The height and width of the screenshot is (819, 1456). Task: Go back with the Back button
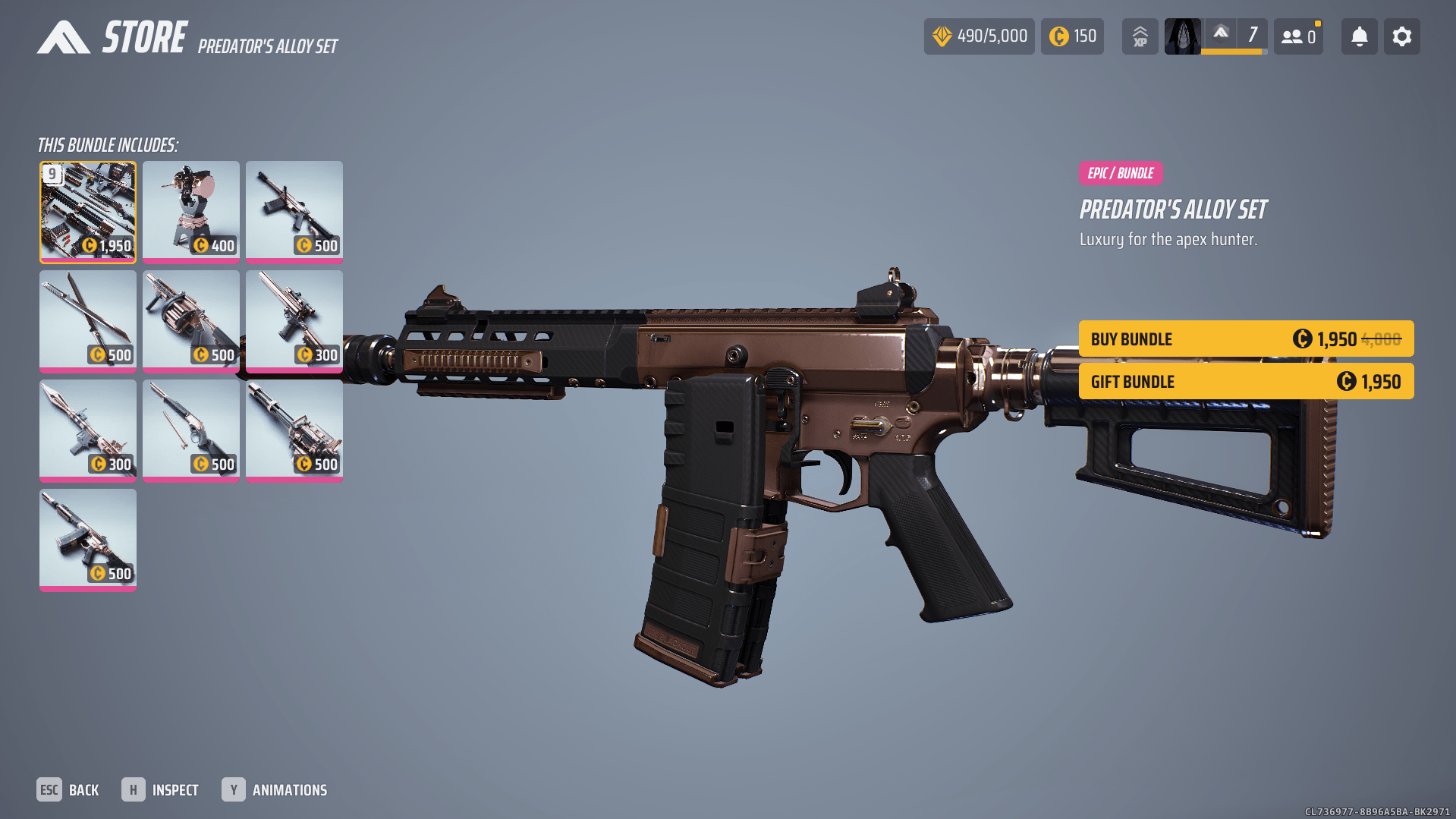coord(68,790)
